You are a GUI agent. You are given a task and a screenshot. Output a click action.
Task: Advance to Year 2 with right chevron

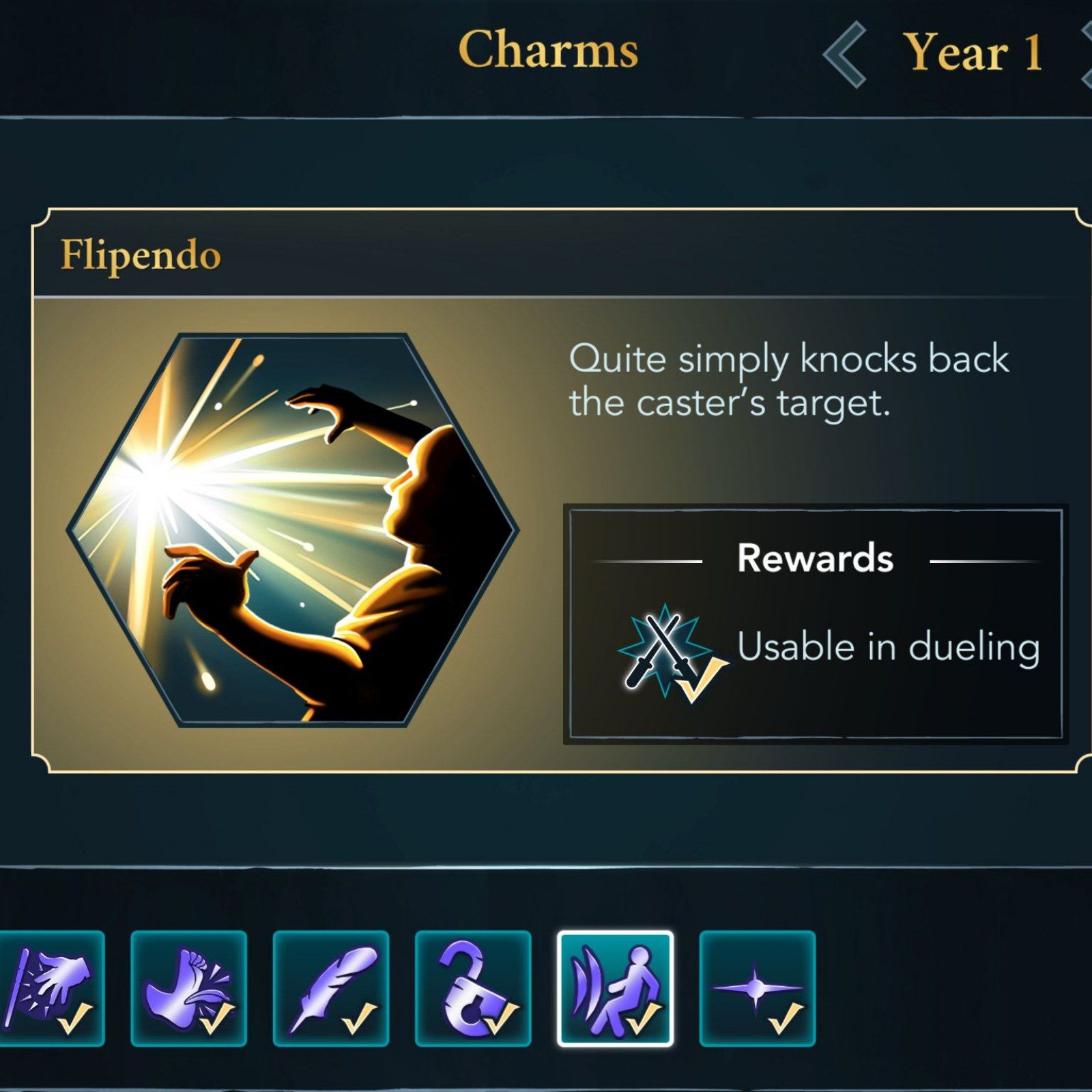tap(1087, 56)
